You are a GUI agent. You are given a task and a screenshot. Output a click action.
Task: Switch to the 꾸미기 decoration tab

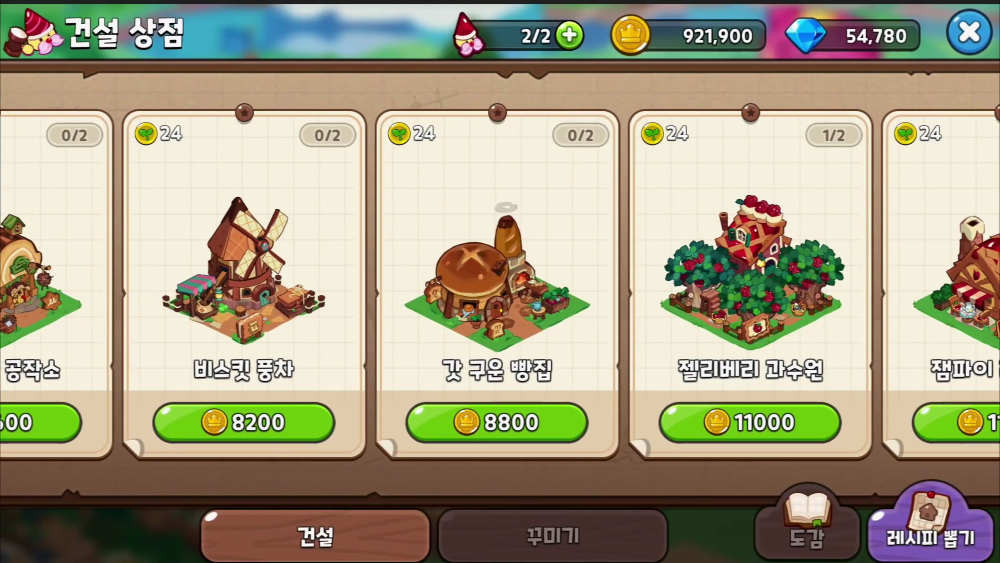pos(552,536)
